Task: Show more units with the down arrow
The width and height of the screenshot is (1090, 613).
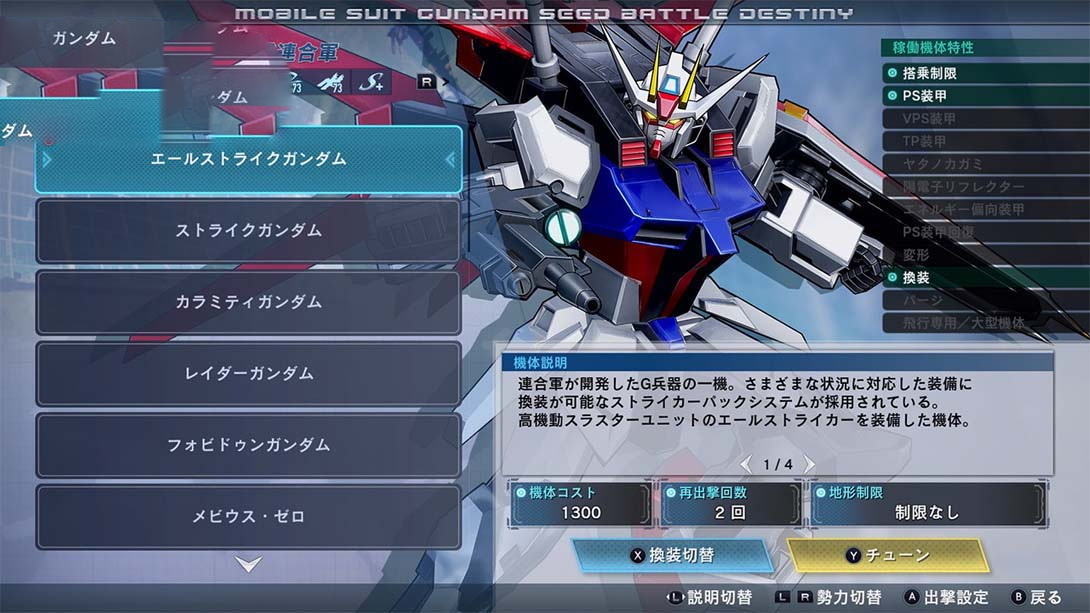Action: coord(249,565)
